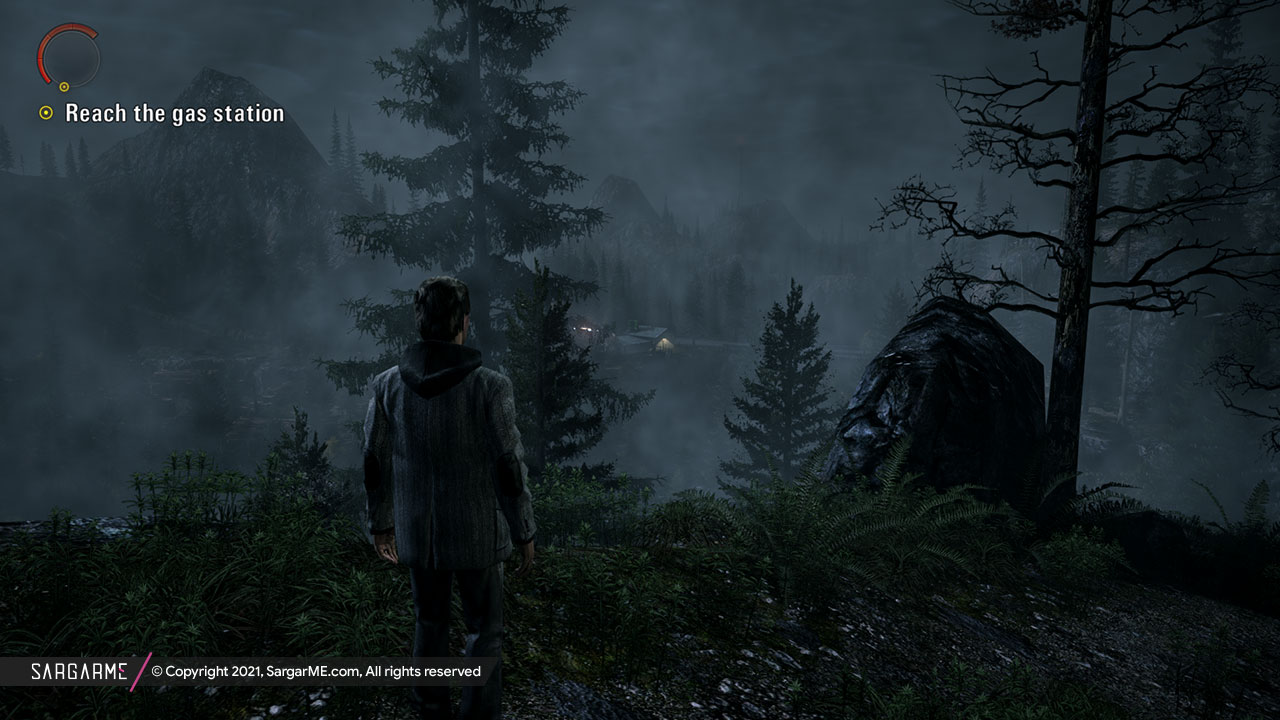
Task: Click the circular compass radar gauge
Action: pos(69,56)
